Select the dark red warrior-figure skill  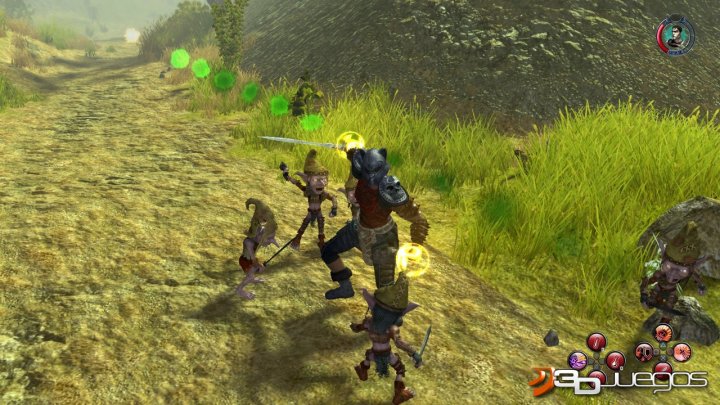(x=644, y=352)
